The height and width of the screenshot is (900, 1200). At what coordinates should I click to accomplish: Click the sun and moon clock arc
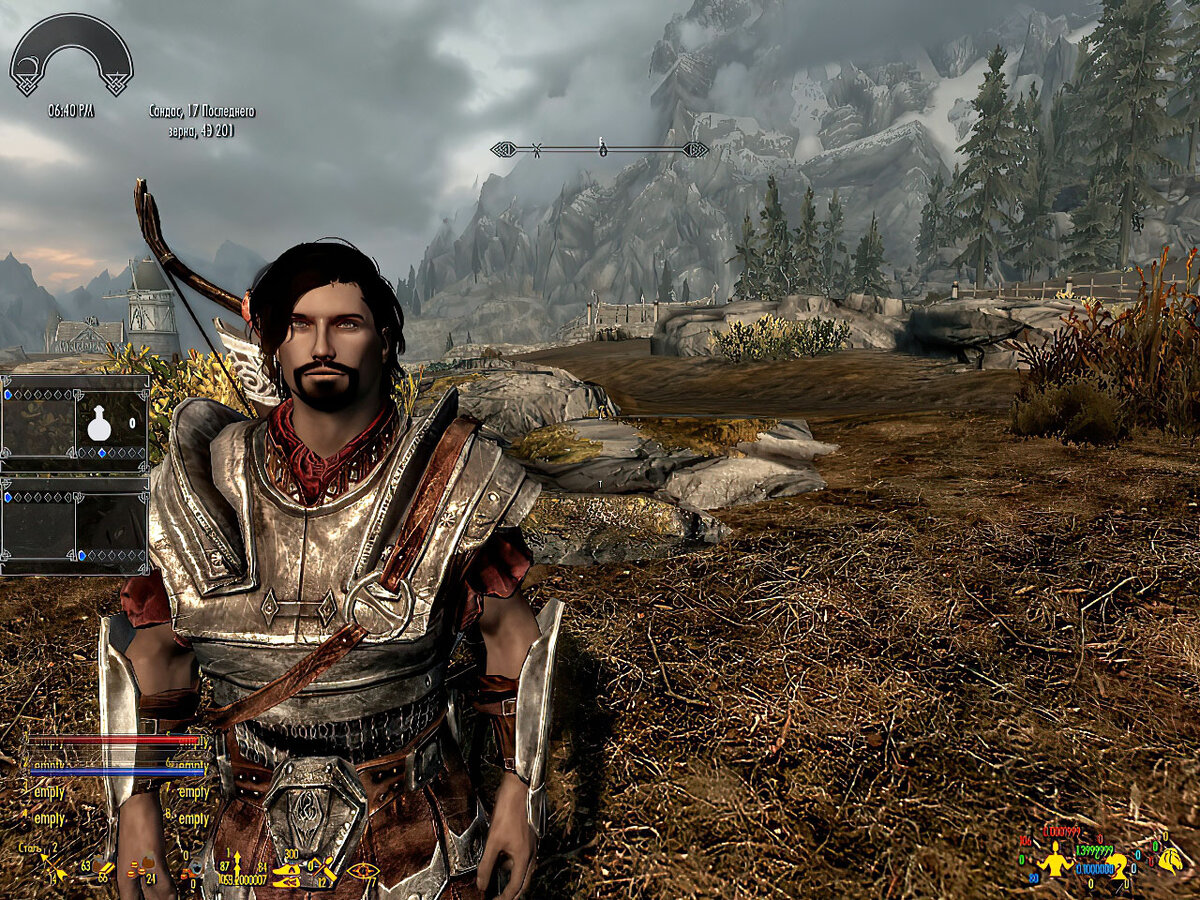(71, 54)
